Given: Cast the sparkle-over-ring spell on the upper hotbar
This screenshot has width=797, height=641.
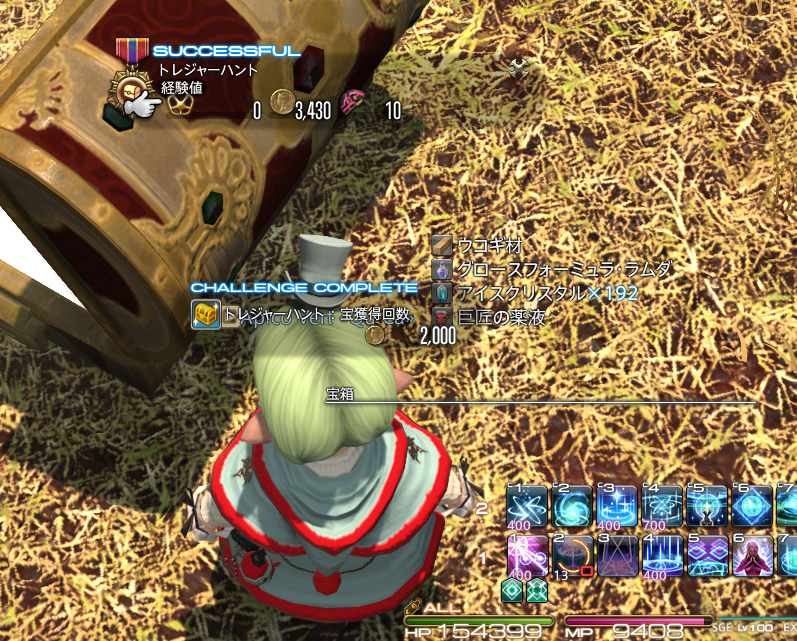Looking at the screenshot, I should 617,507.
